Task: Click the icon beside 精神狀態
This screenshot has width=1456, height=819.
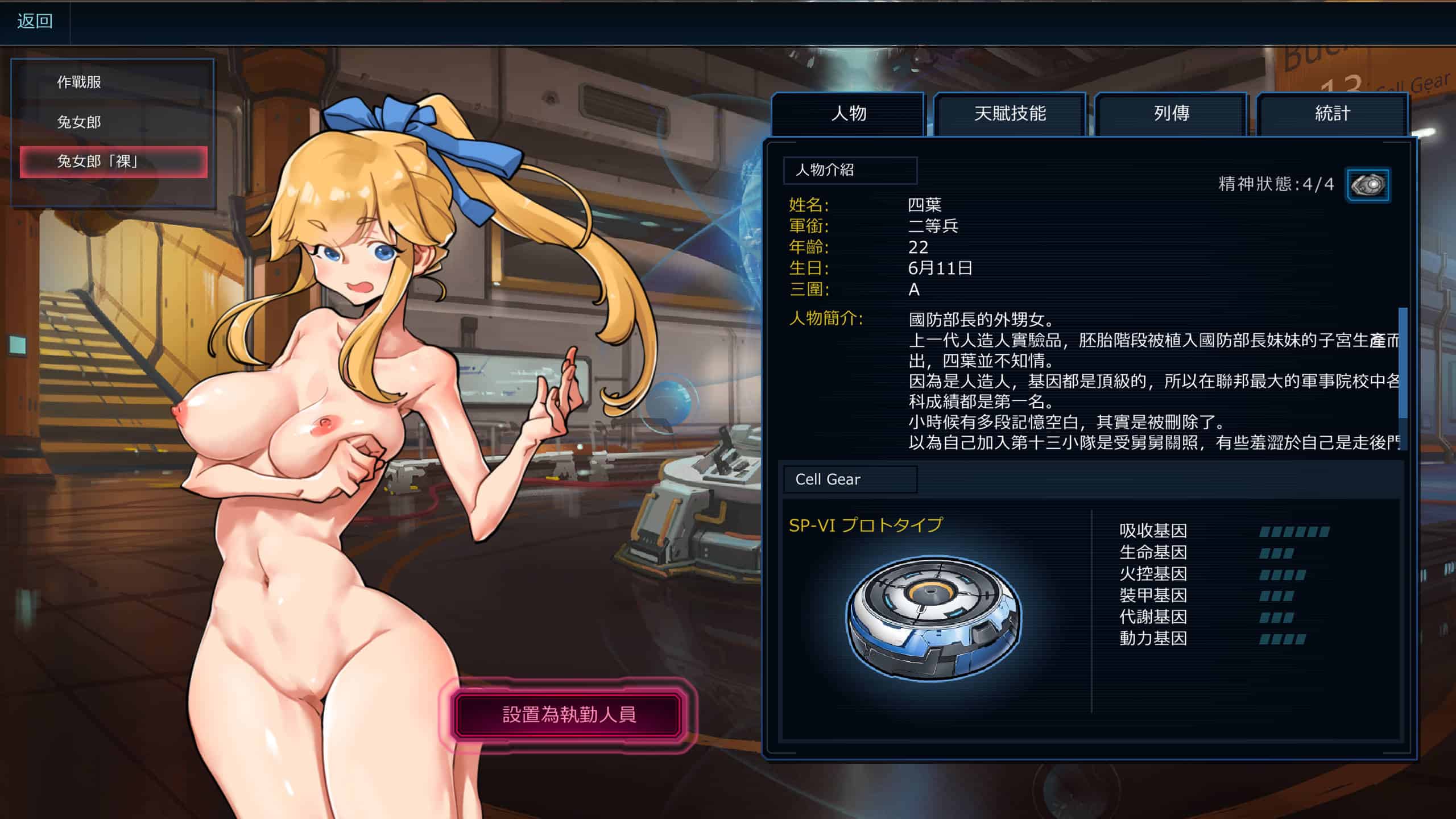Action: tap(1367, 185)
